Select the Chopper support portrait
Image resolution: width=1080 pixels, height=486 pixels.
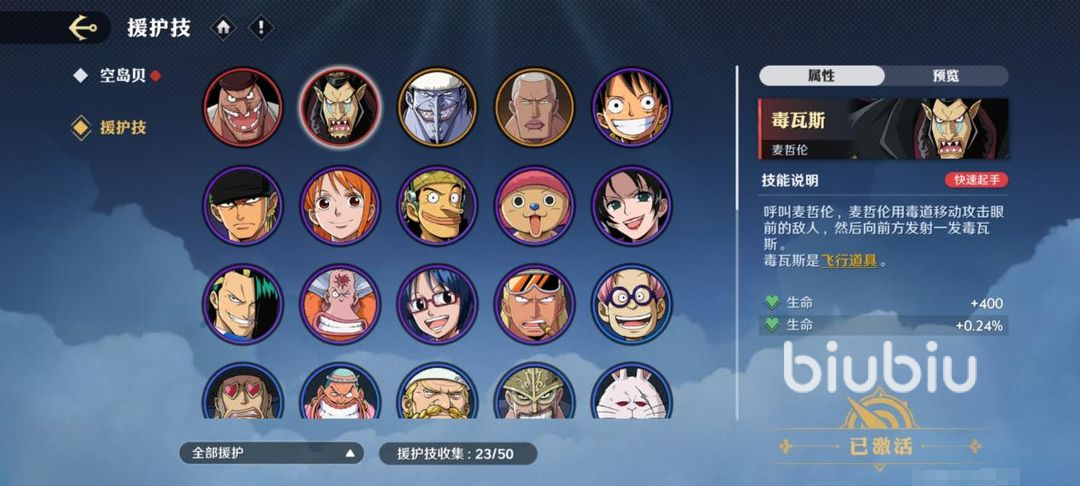(534, 206)
